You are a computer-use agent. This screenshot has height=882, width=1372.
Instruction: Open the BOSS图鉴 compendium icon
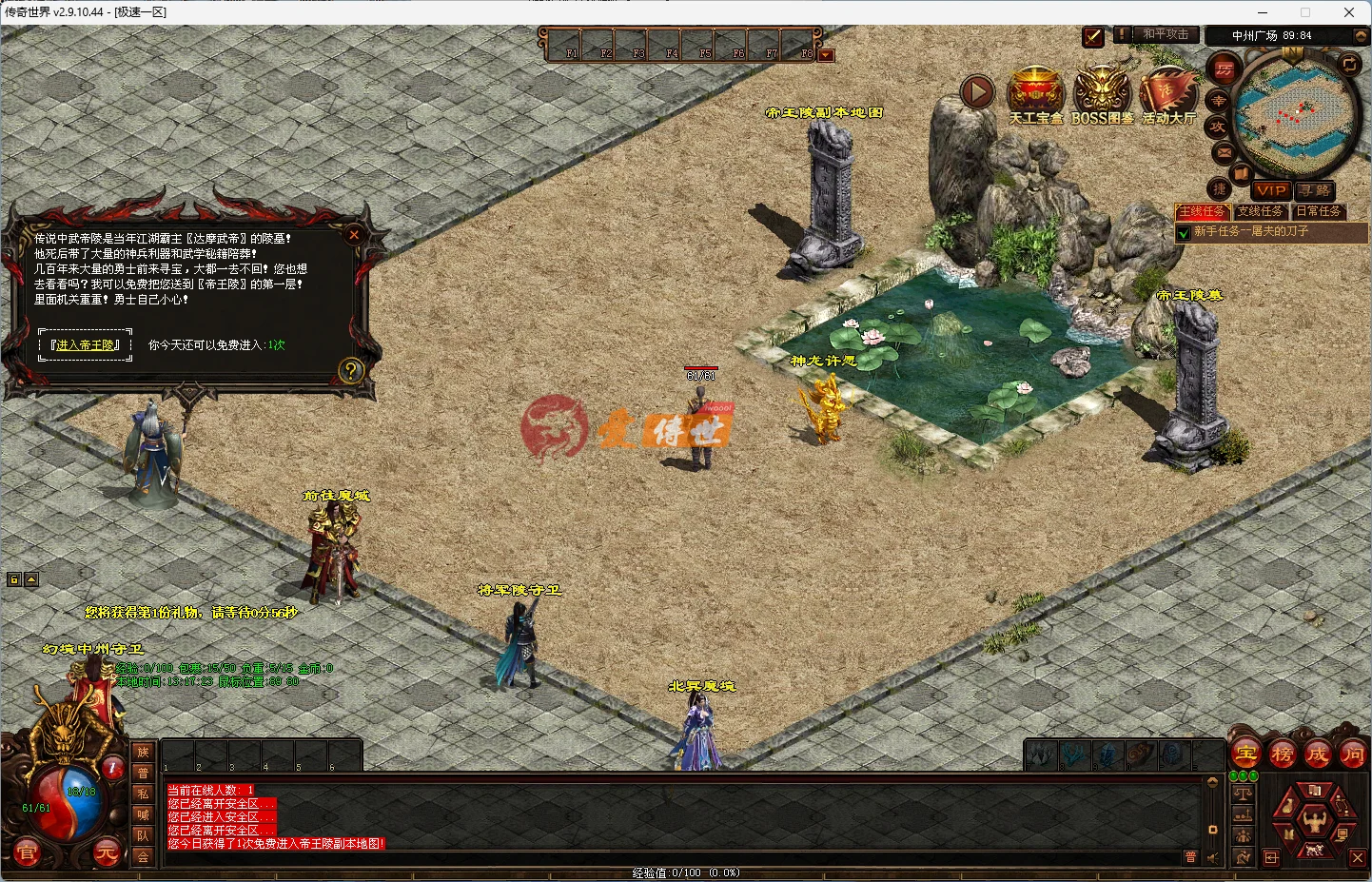click(1104, 90)
